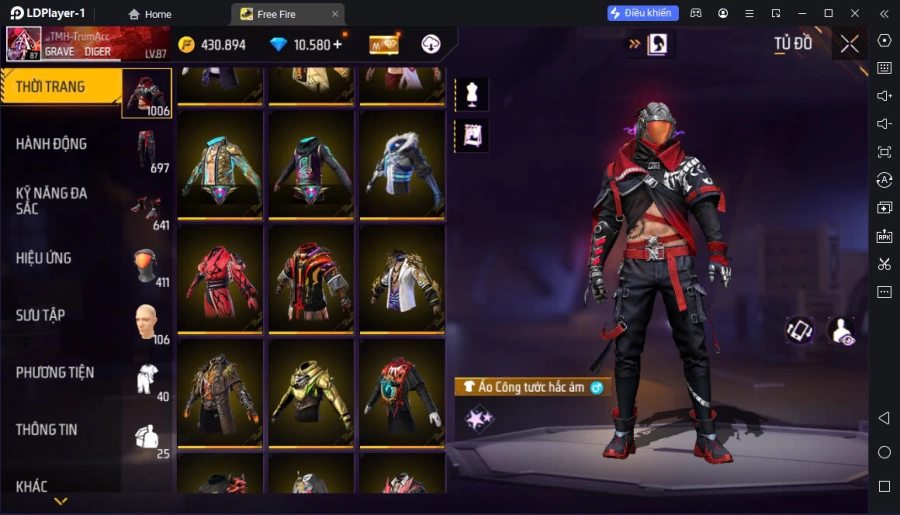Switch to the LDPlayer Home tab
Viewport: 900px width, 515px height.
pos(149,14)
